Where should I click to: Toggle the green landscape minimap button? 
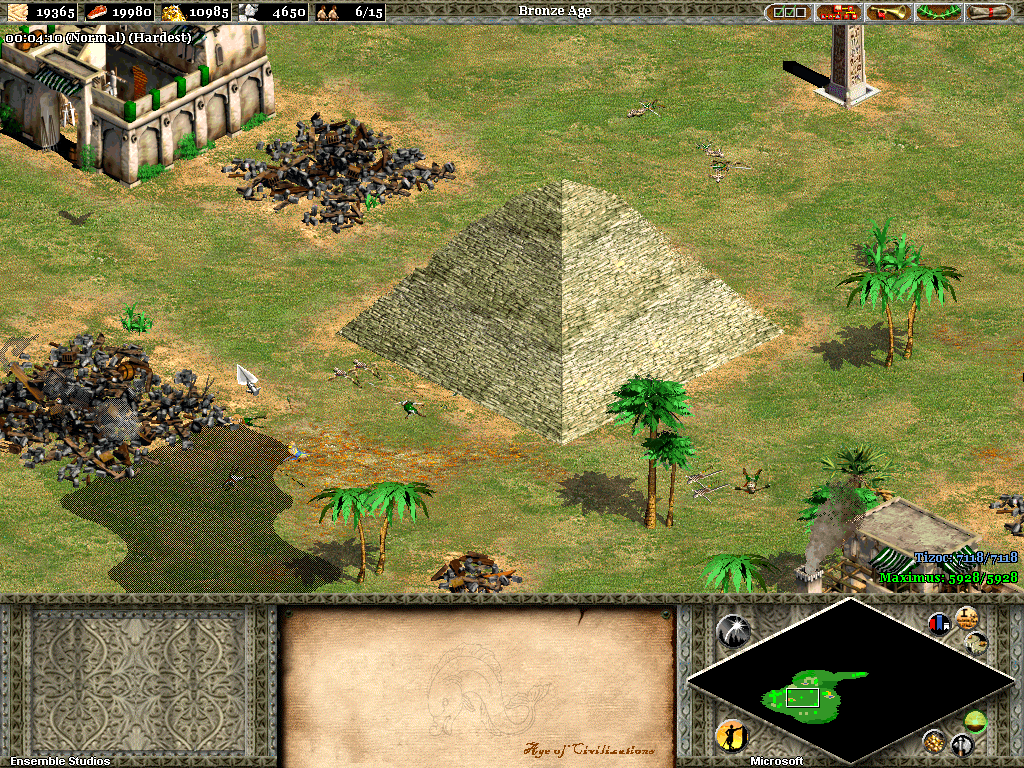coord(975,721)
